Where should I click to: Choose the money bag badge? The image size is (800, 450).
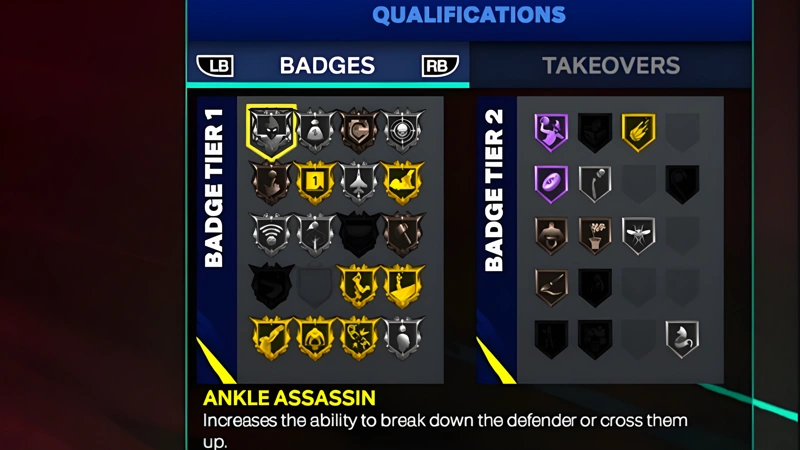coord(316,131)
